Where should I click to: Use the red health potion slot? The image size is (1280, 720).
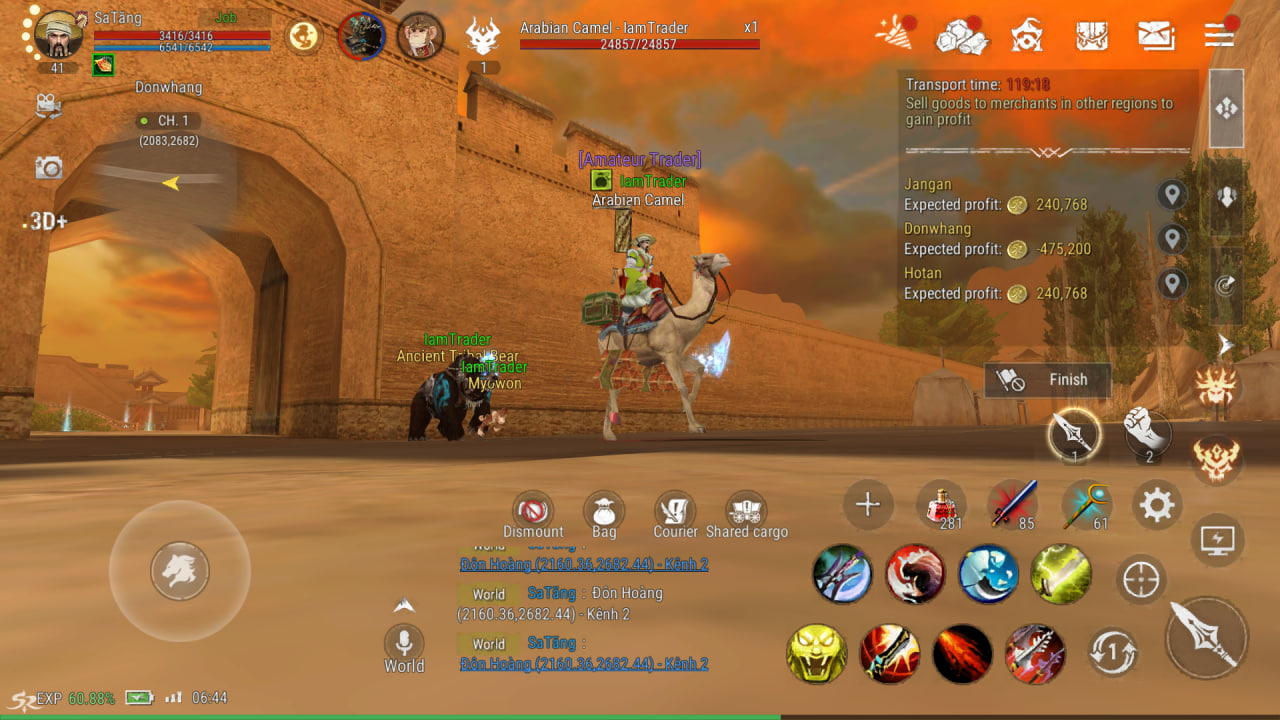(x=940, y=506)
